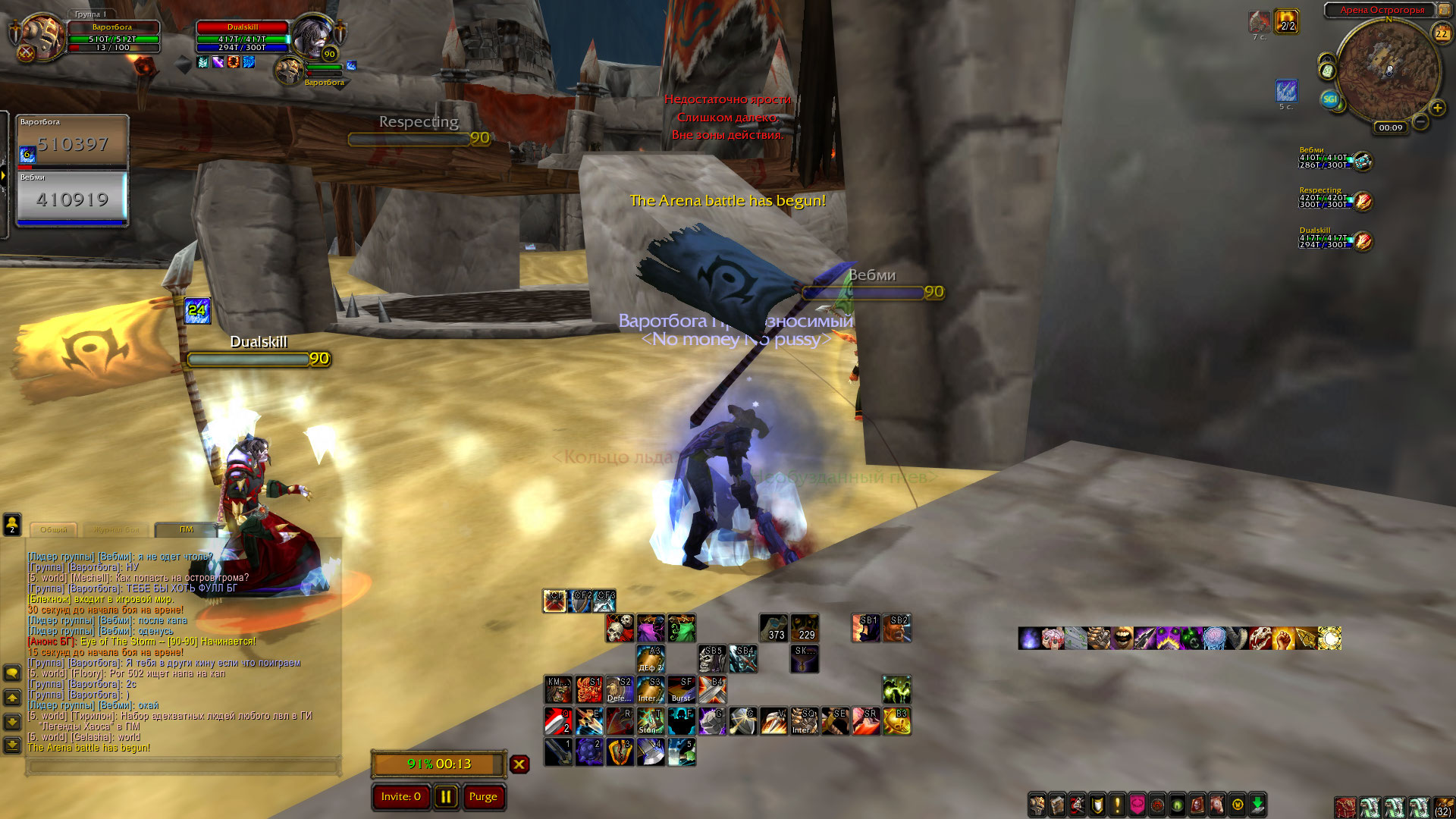
Task: Open the chat speech-bubble menu
Action: [x=12, y=673]
